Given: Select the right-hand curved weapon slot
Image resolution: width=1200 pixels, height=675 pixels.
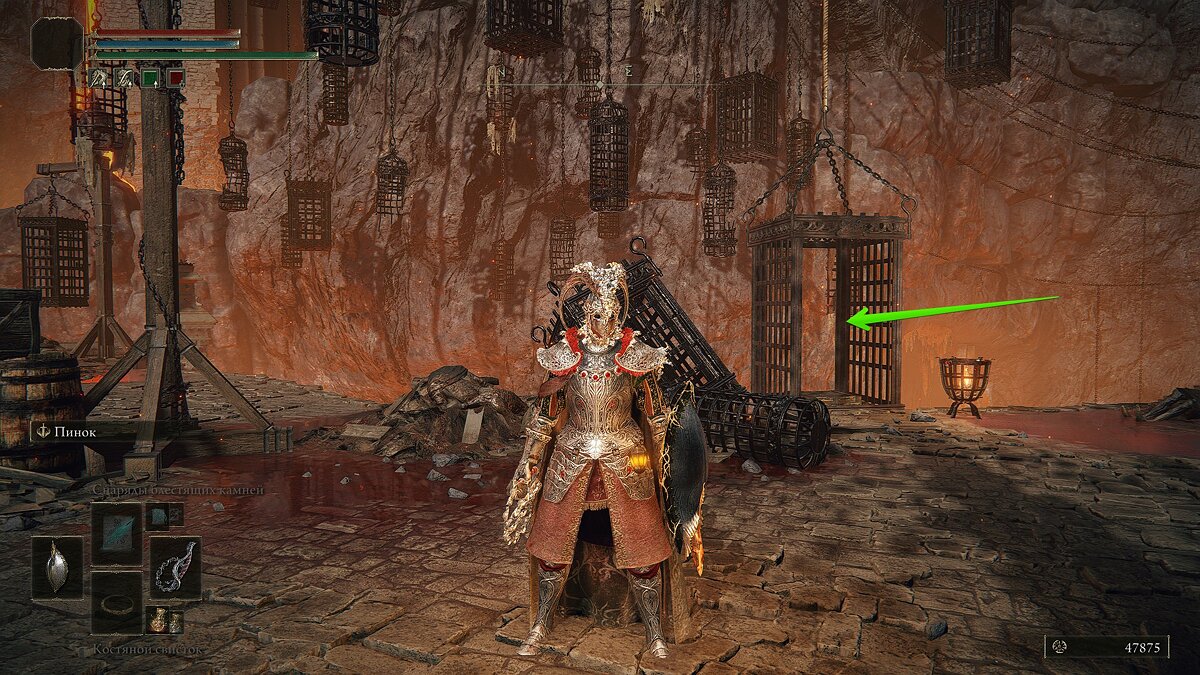Looking at the screenshot, I should click(x=175, y=567).
